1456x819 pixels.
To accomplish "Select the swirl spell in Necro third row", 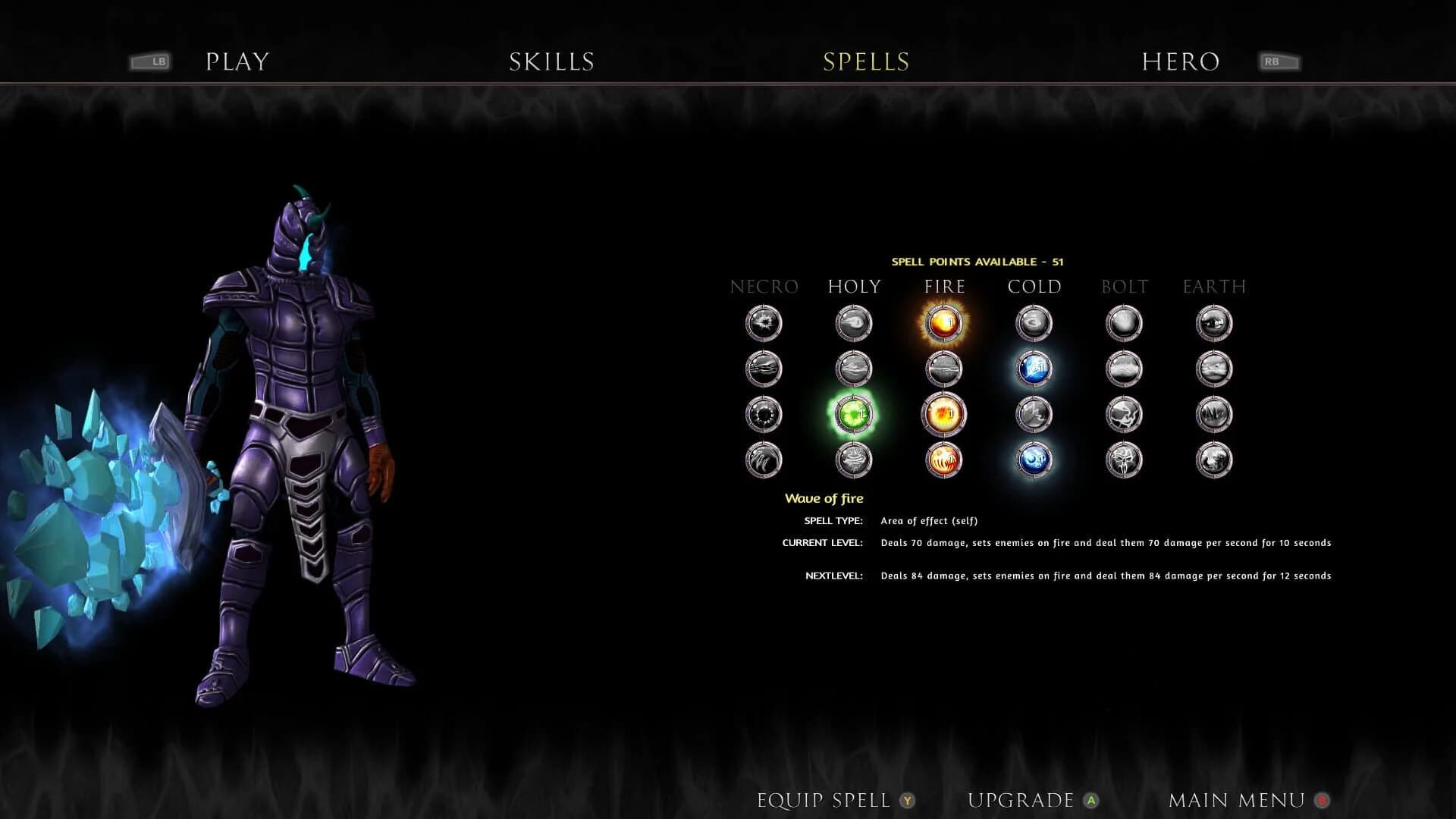I will [764, 414].
